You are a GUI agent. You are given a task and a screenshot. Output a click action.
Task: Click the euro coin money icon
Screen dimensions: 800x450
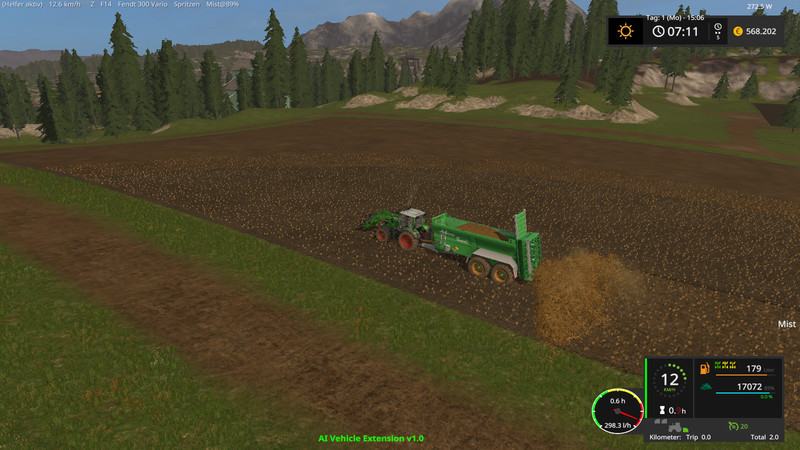(x=737, y=30)
